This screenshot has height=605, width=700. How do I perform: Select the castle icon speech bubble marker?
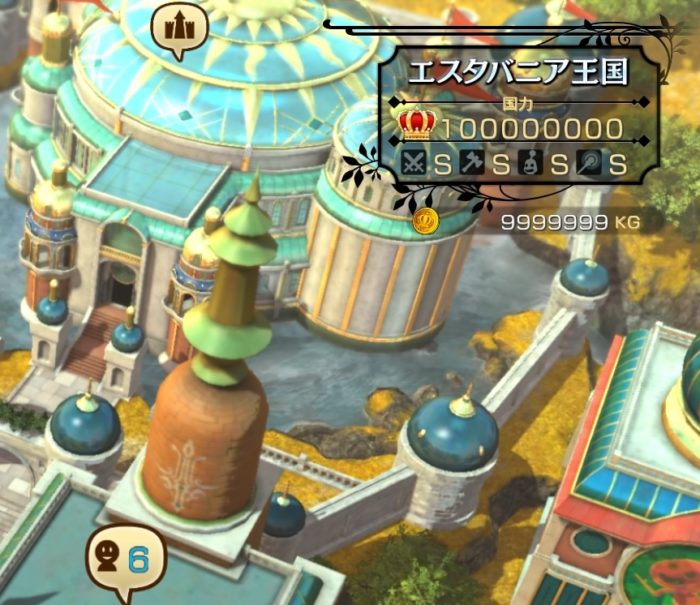179,28
